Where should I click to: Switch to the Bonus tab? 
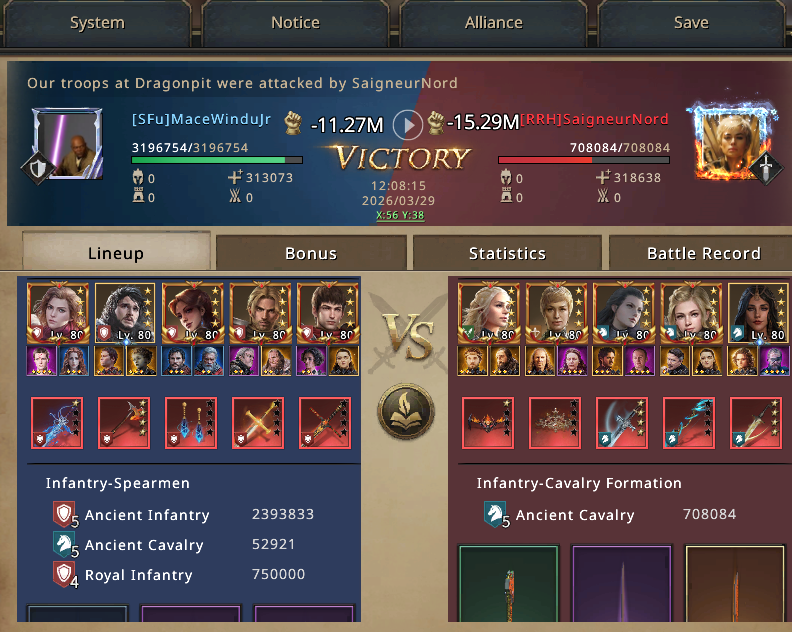[311, 253]
